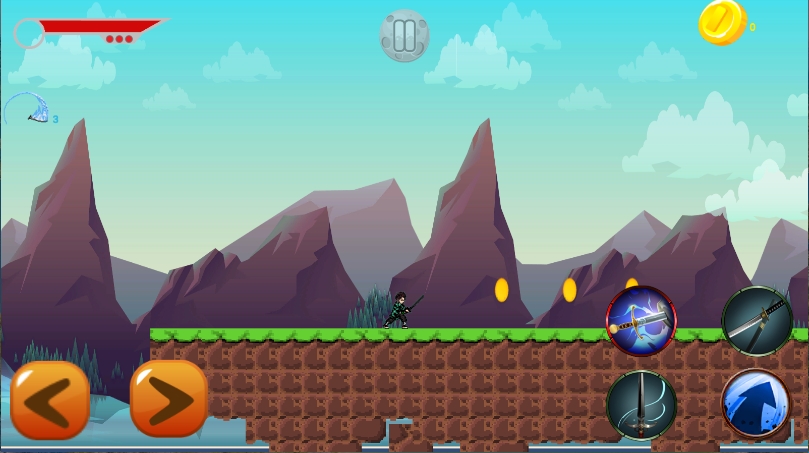Activate the lightning sword special skill

(641, 321)
